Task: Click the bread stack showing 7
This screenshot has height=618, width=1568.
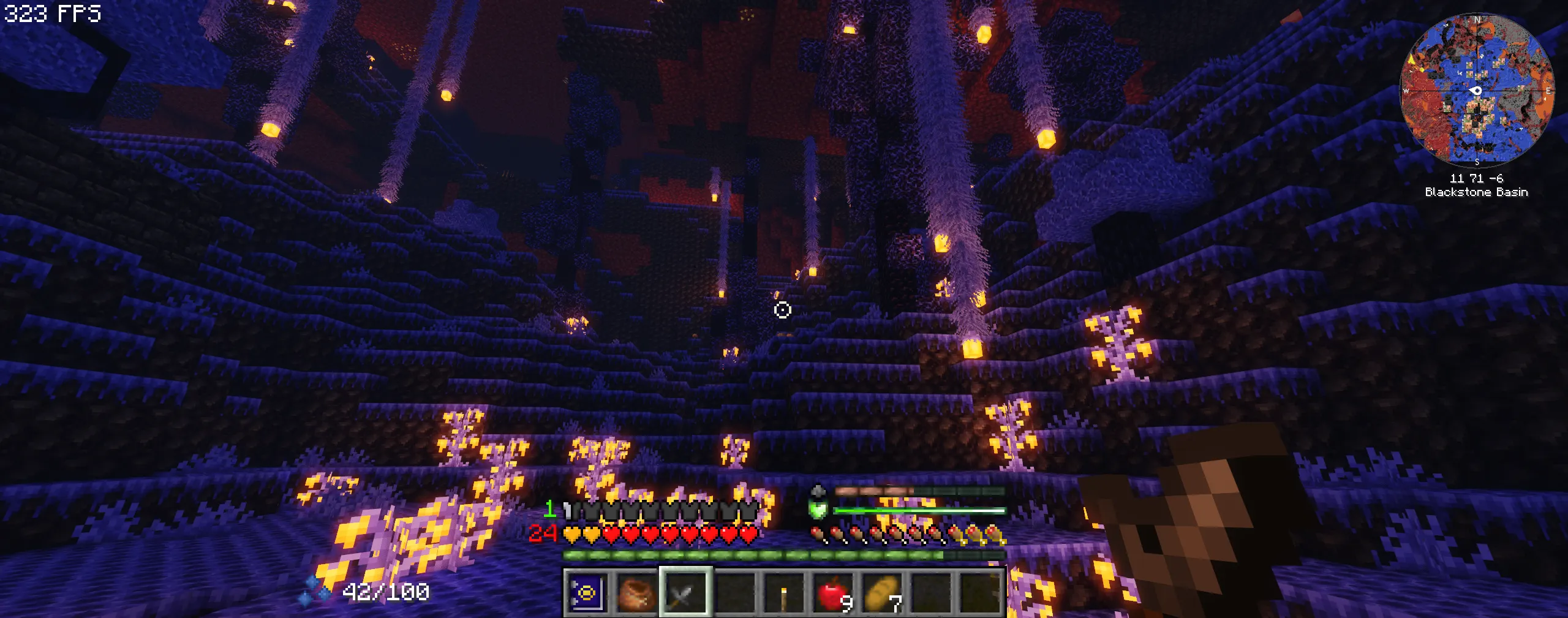Action: click(x=881, y=595)
